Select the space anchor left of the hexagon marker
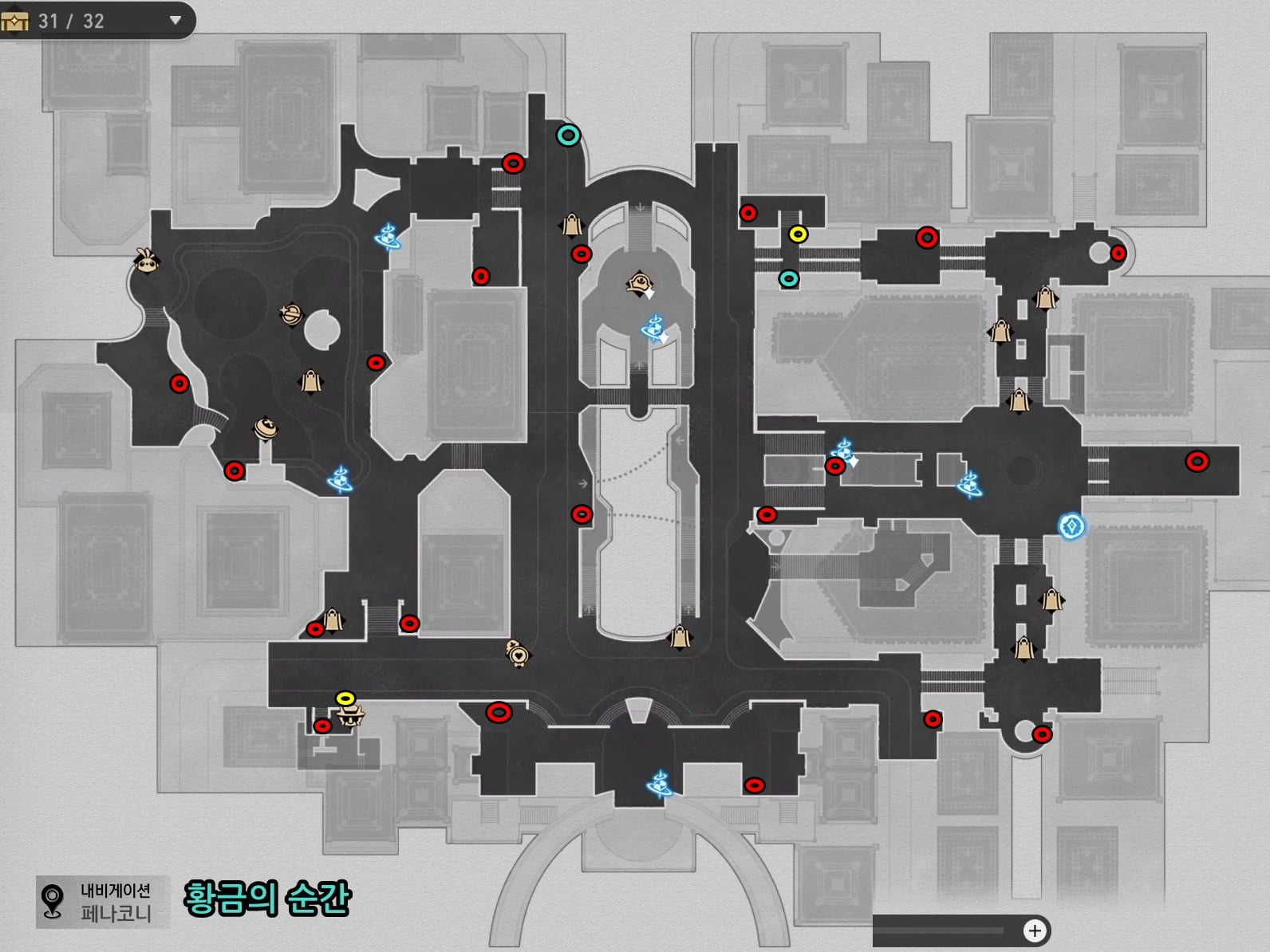This screenshot has width=1270, height=952. coord(969,483)
